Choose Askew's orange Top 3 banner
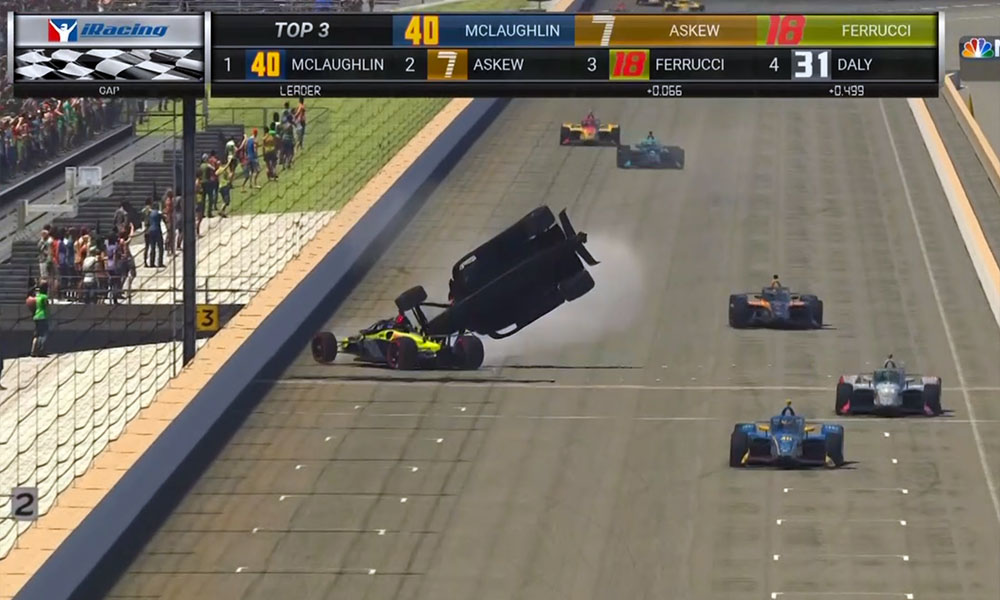1000x600 pixels. click(666, 30)
